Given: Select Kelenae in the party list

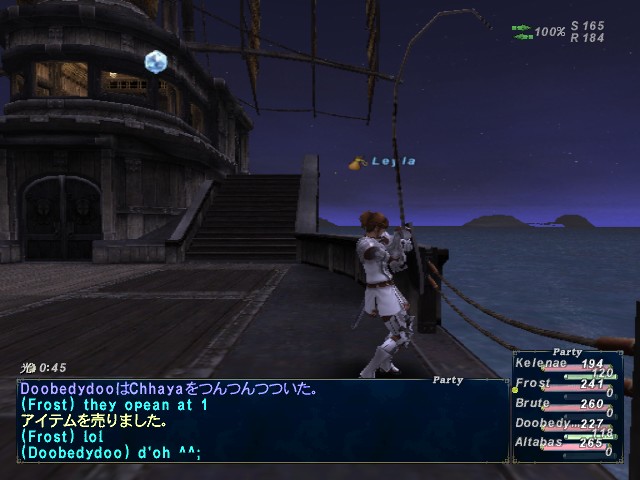Looking at the screenshot, I should [x=540, y=363].
